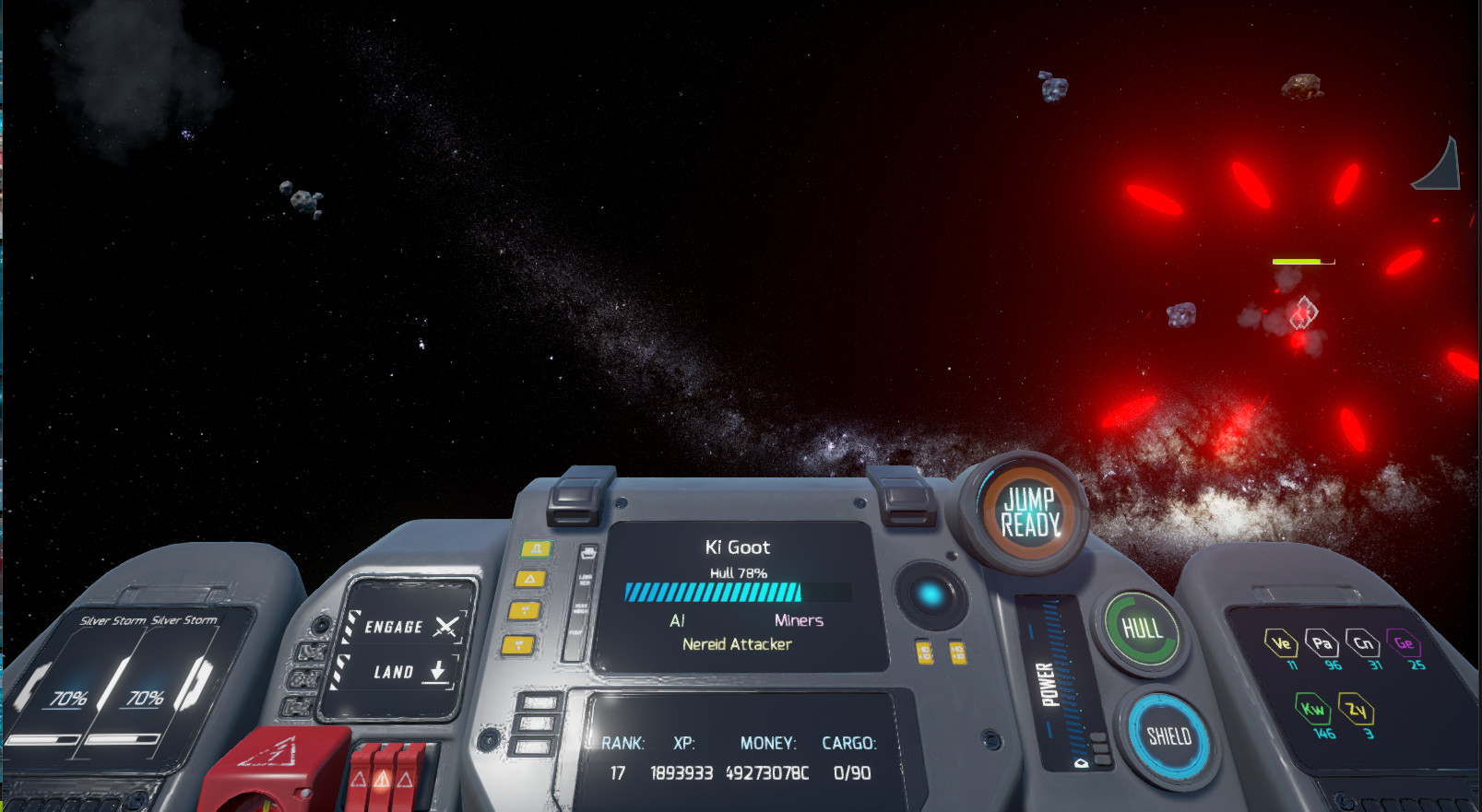1482x812 pixels.
Task: Hit the JUMP READY round button
Action: click(x=1030, y=512)
